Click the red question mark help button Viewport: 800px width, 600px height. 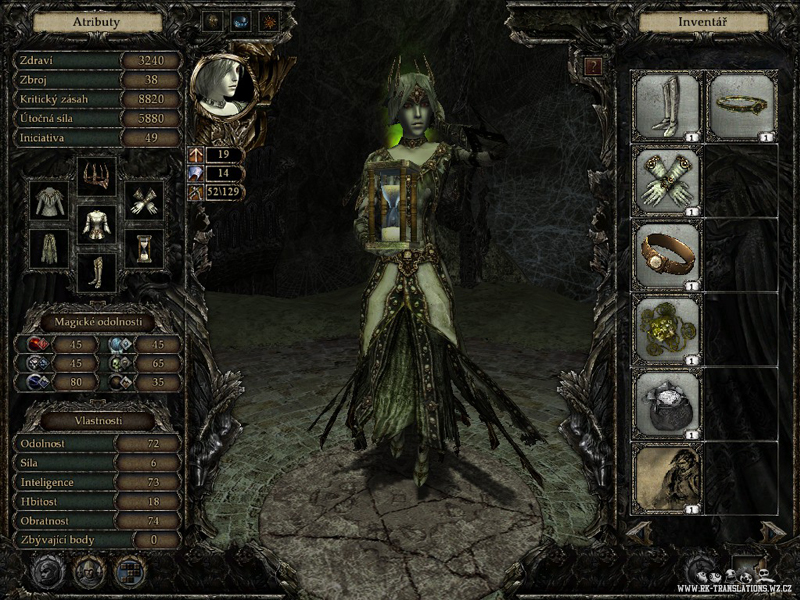coord(594,67)
